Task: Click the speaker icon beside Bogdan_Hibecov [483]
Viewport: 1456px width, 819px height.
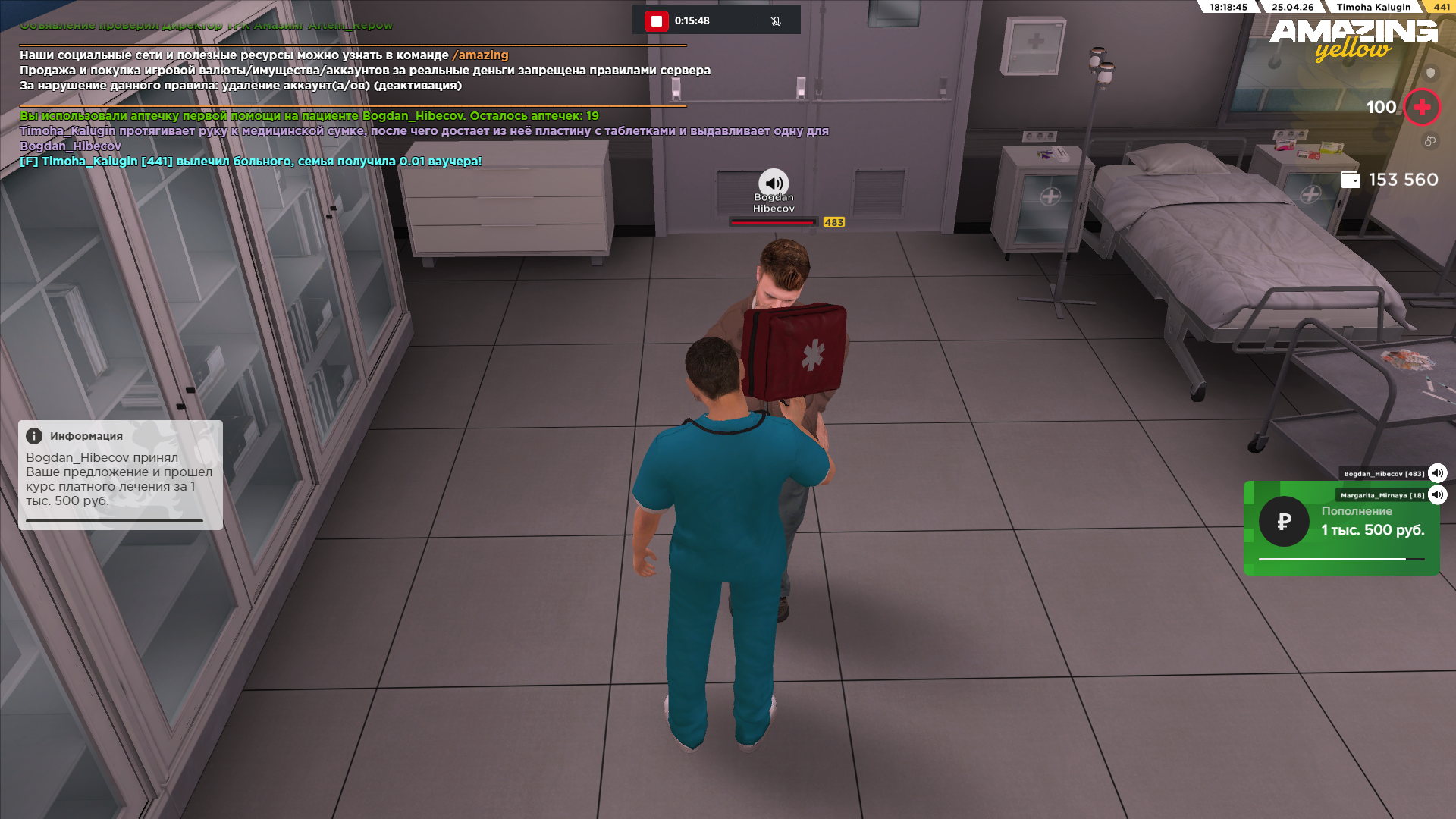Action: point(1437,473)
